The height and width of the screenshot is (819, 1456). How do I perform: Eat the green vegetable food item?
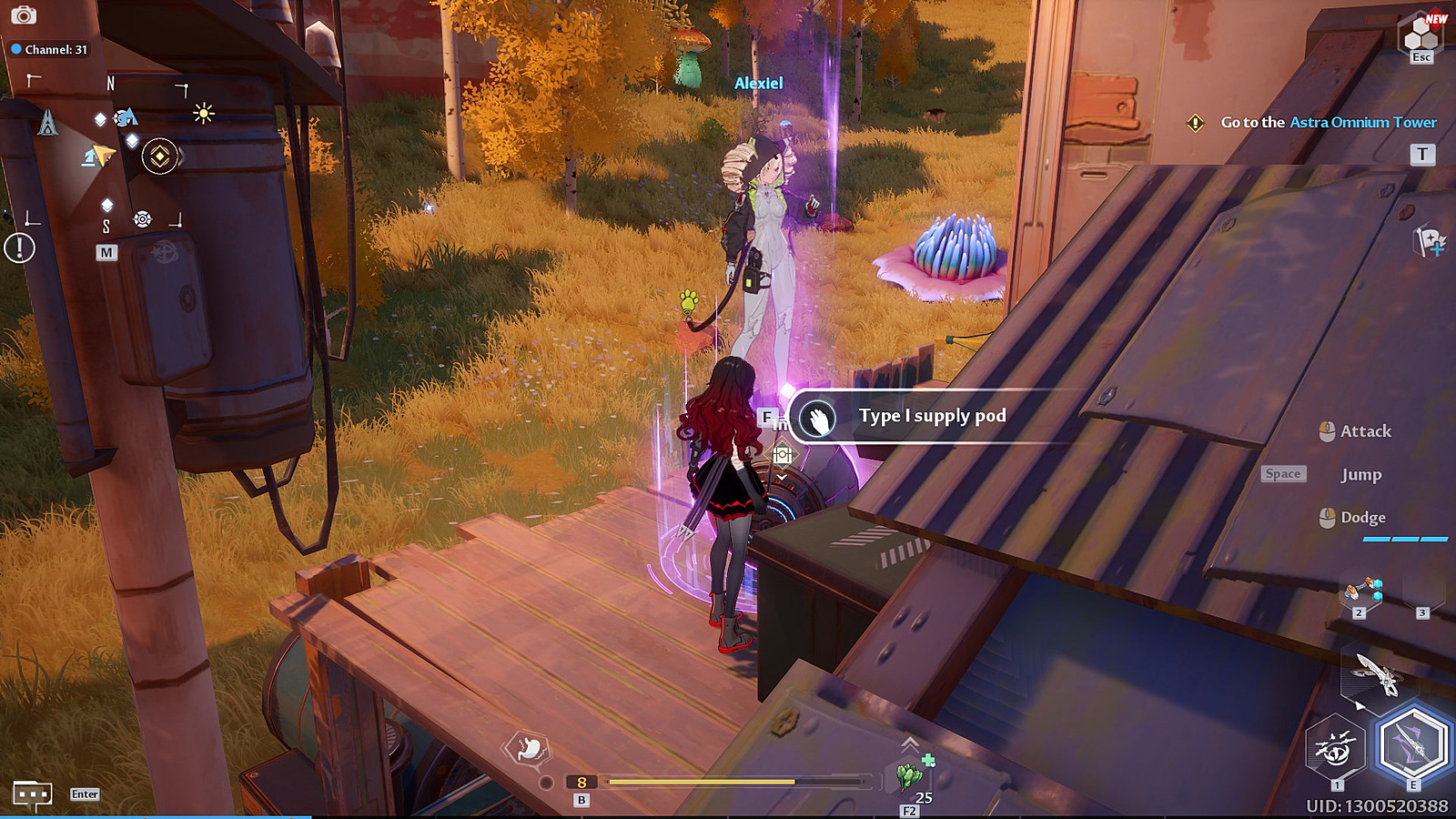(910, 776)
